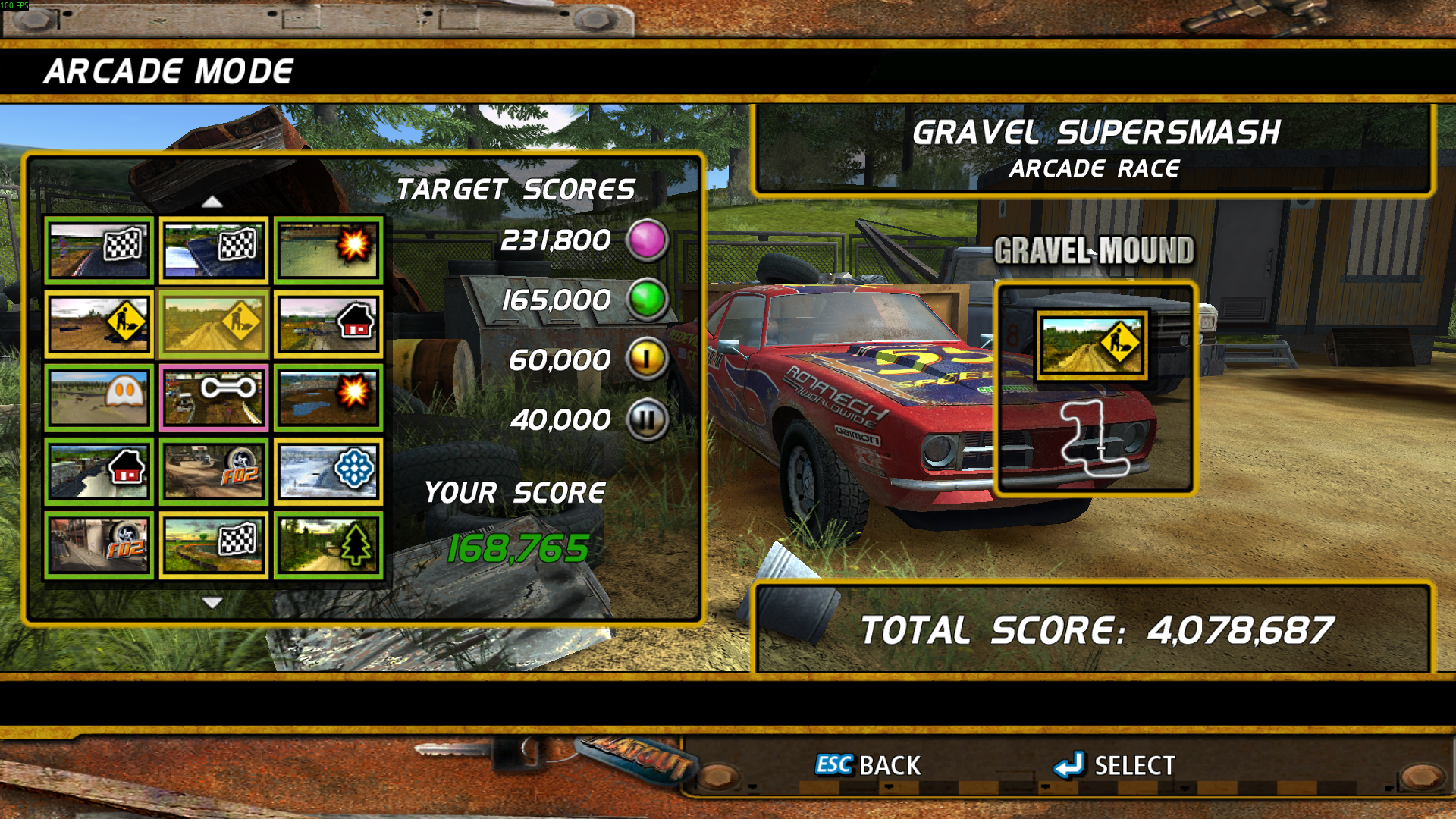Go back using the BACK button

(x=868, y=765)
